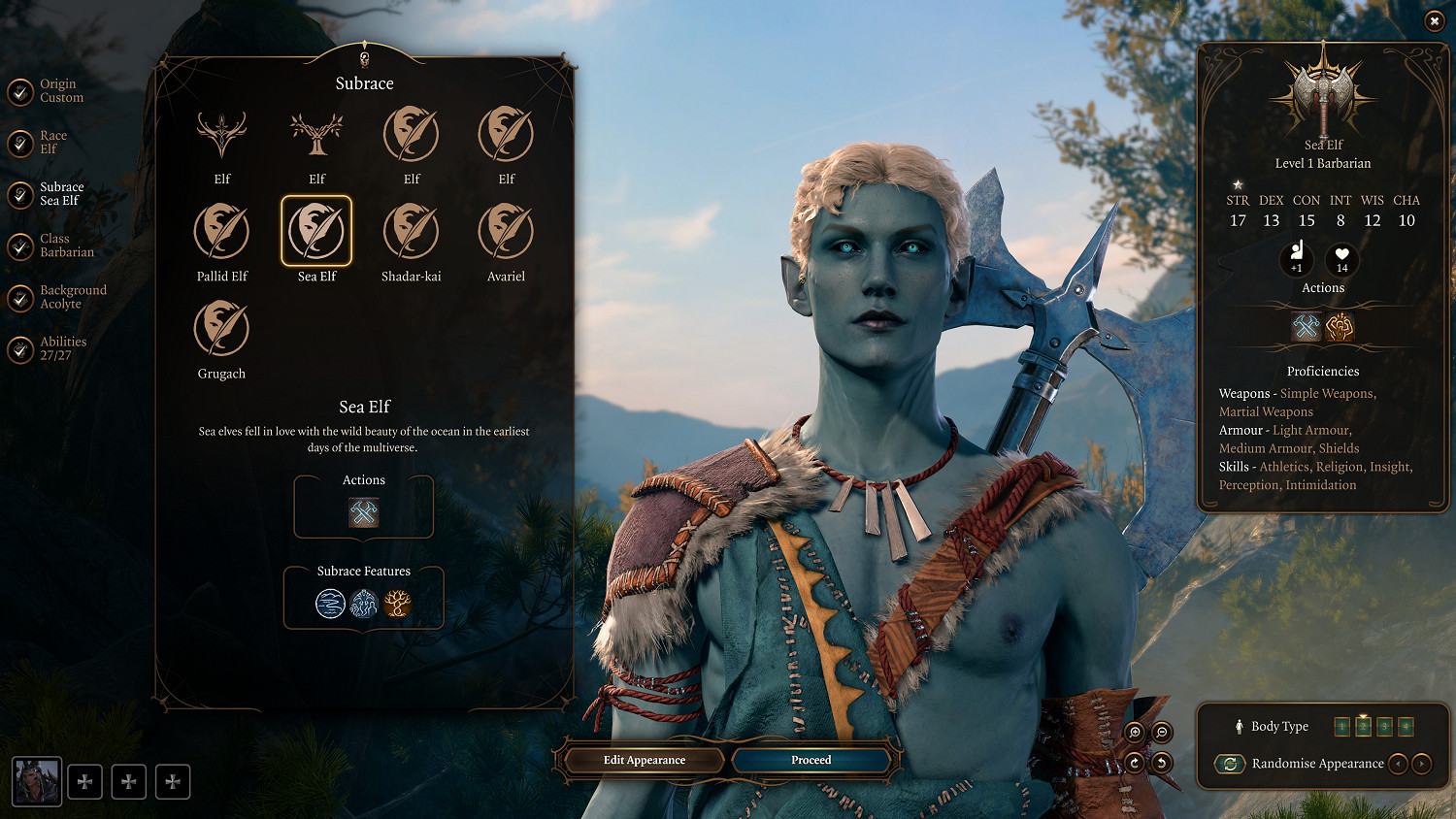Choose the Avariel subrace
Image resolution: width=1456 pixels, height=819 pixels.
(x=506, y=233)
